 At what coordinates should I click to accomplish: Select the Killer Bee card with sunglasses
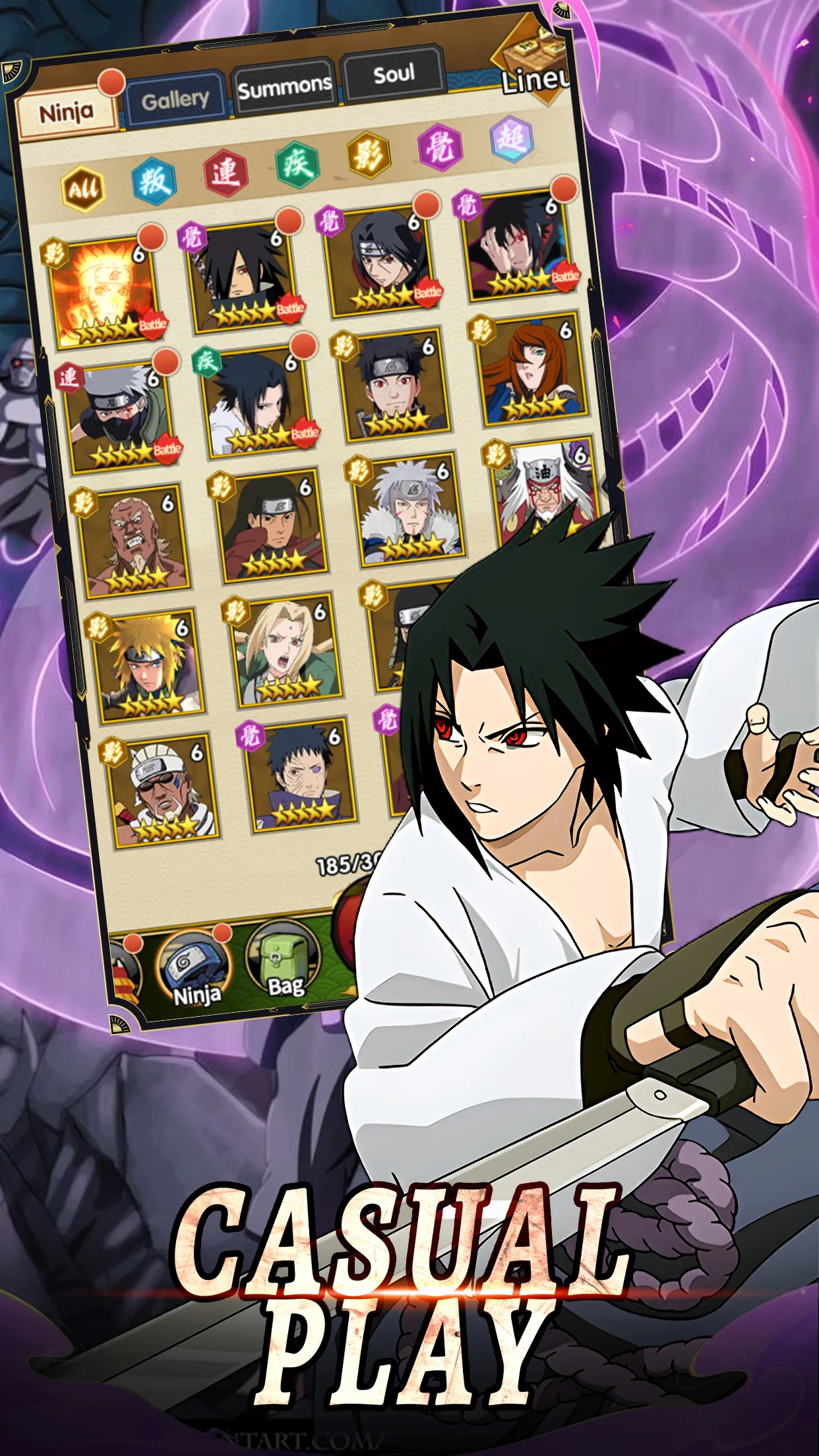click(164, 791)
